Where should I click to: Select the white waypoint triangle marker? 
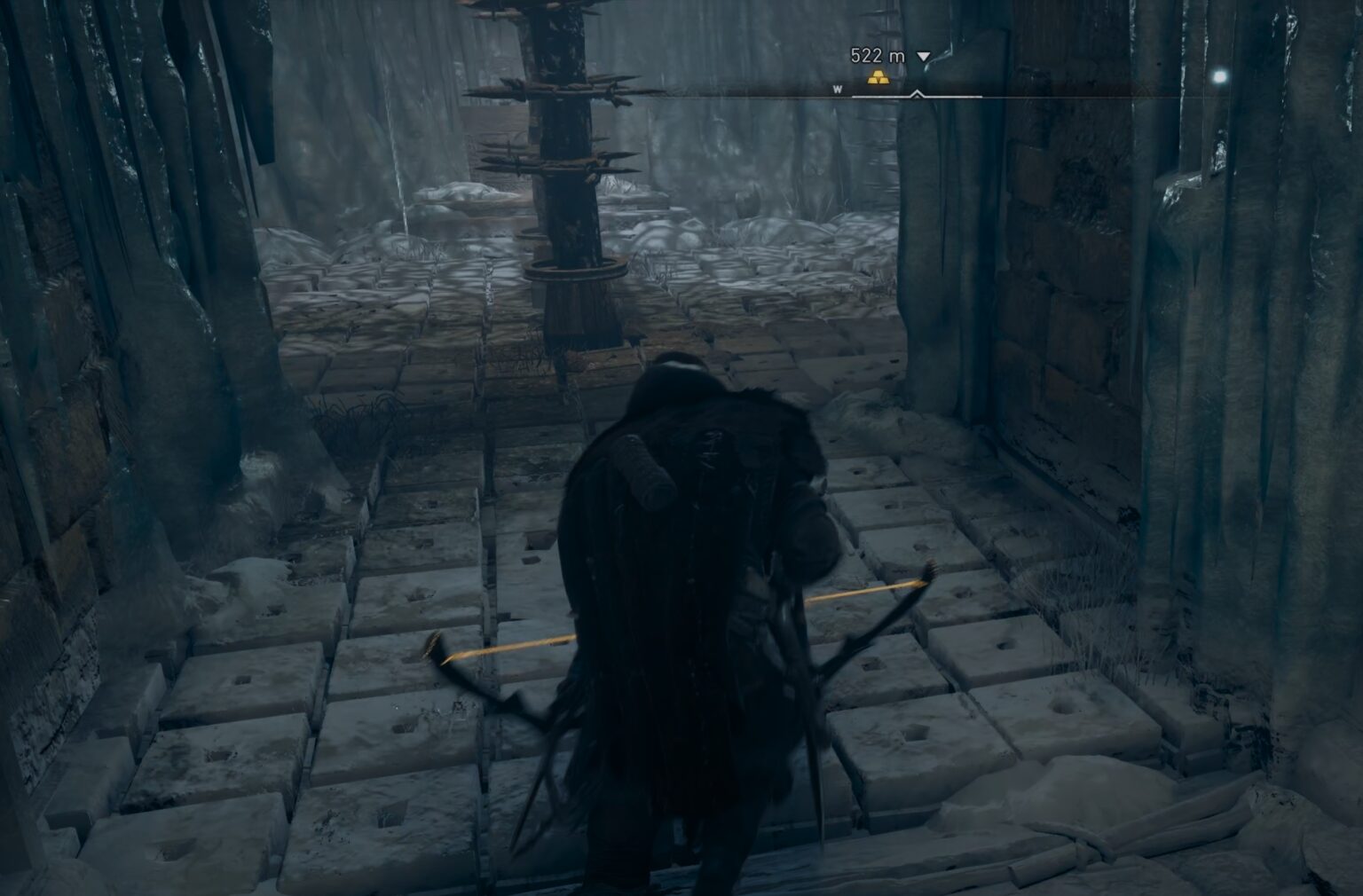click(x=923, y=55)
